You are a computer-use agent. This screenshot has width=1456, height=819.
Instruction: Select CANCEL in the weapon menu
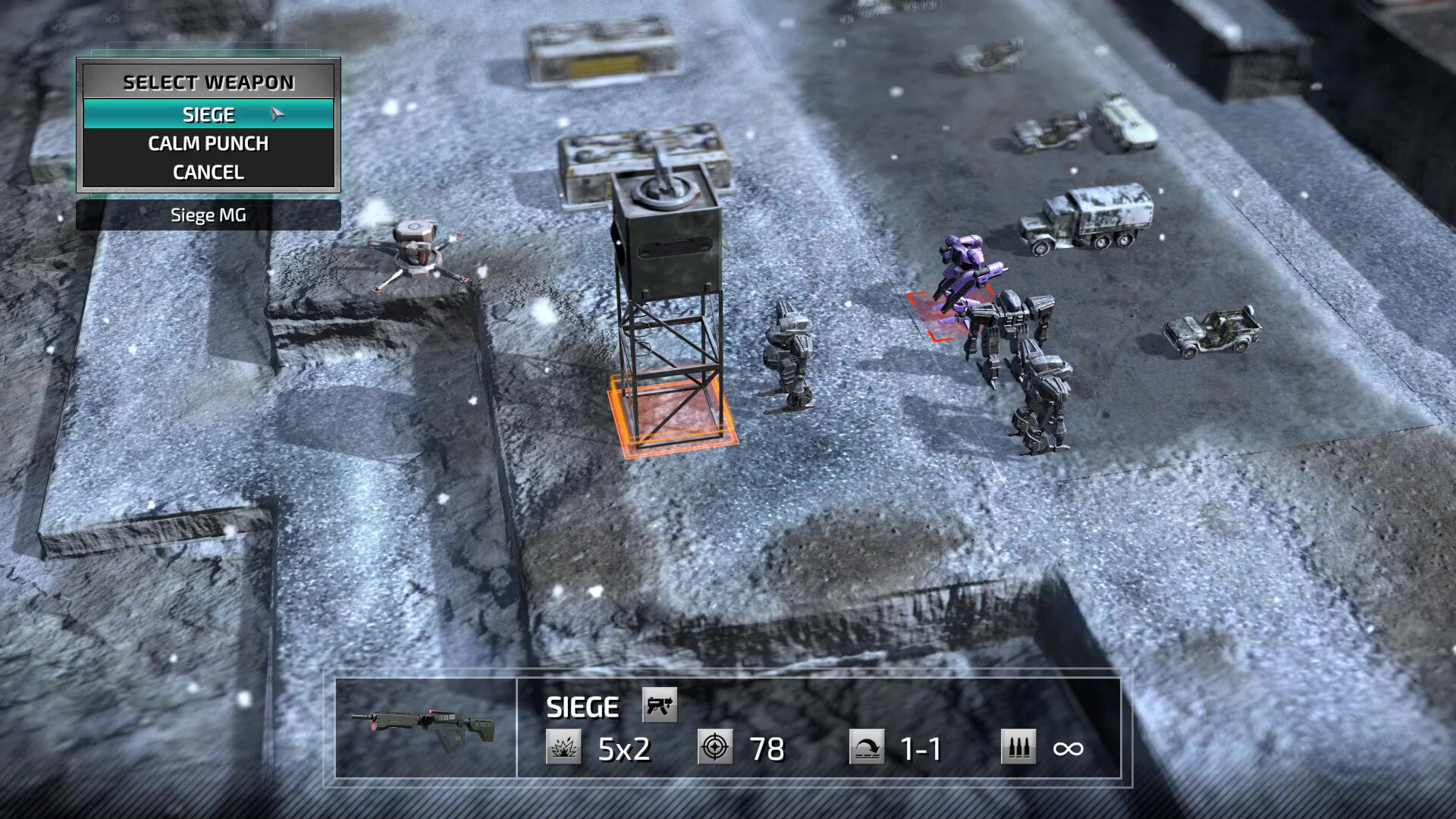click(x=209, y=172)
